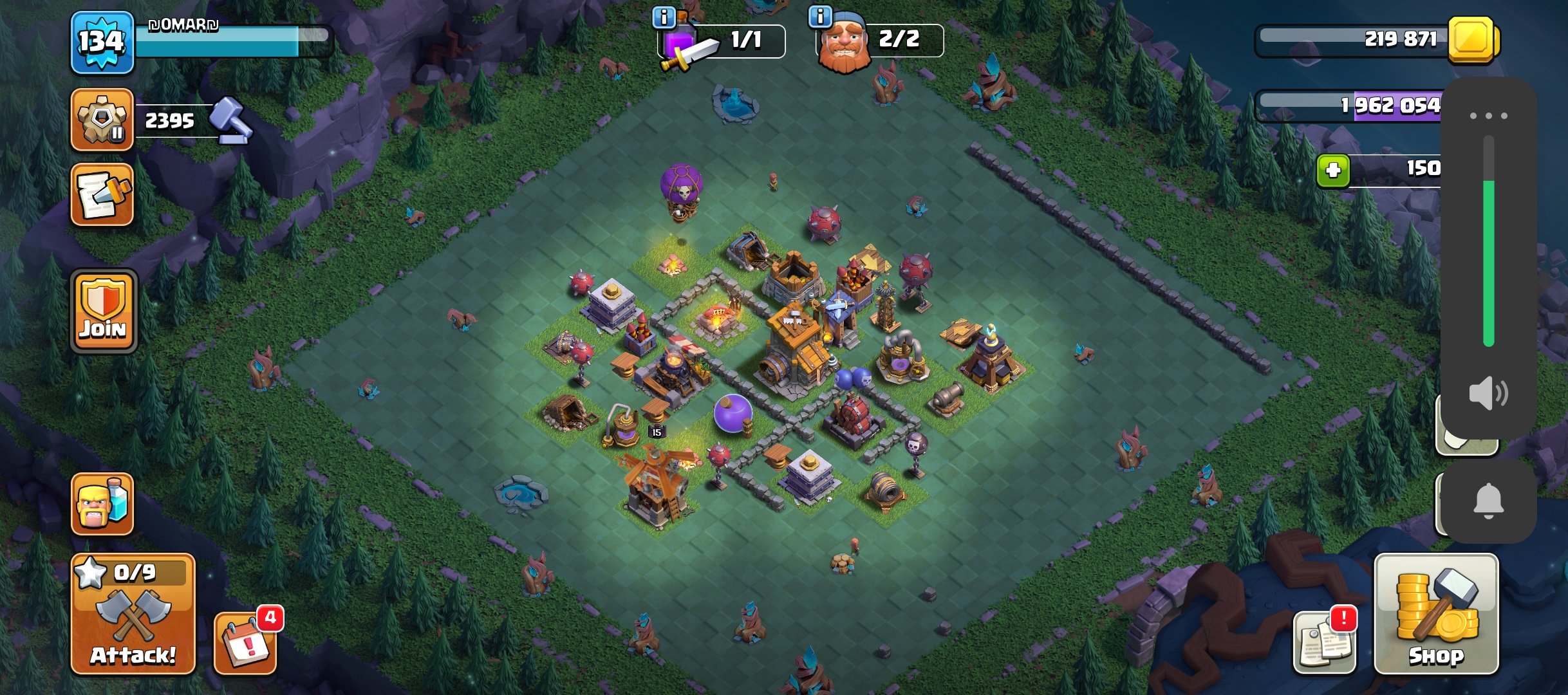Tap the bell notification icon
Screen dimensions: 1568x695
[x=1488, y=501]
